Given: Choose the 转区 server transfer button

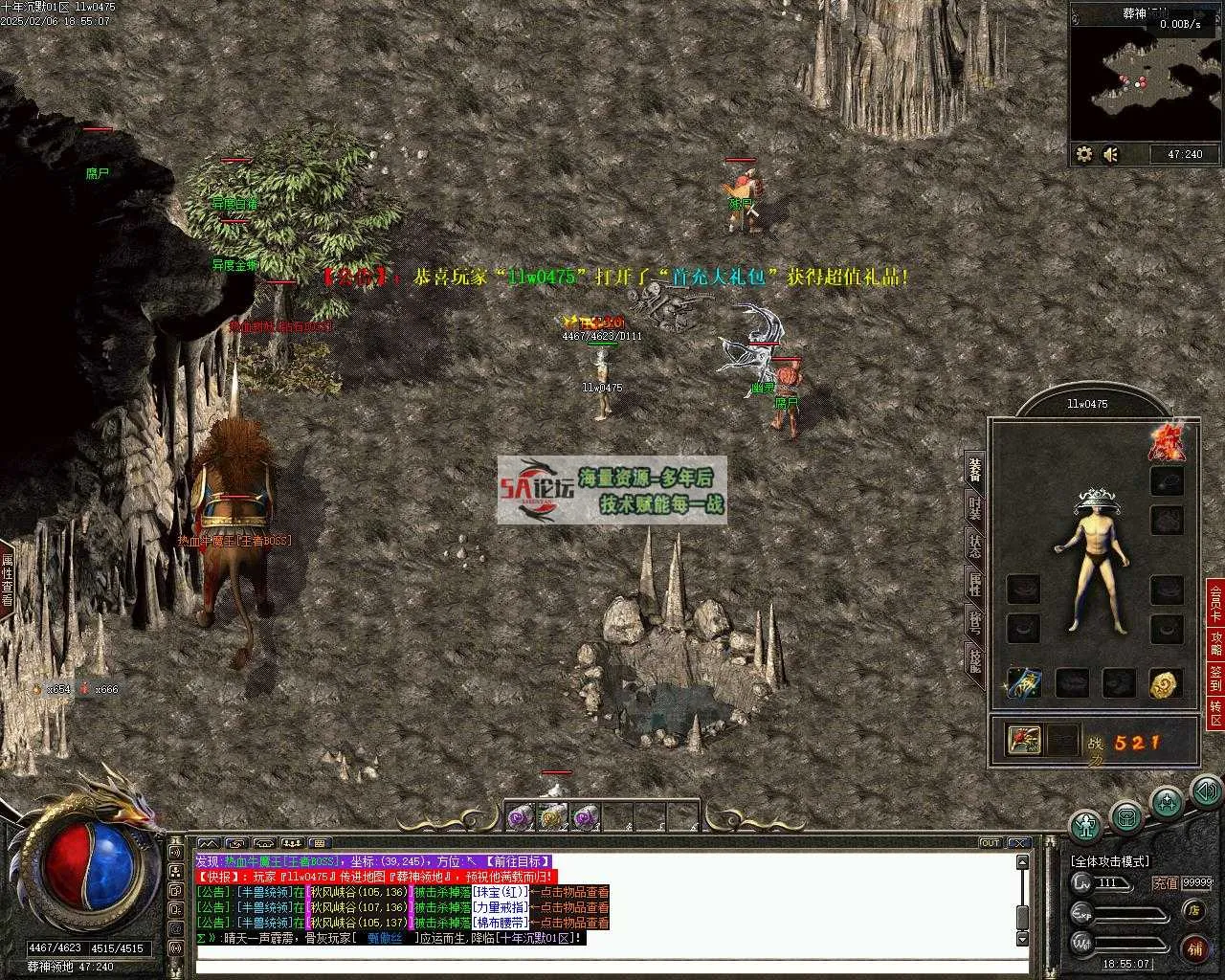Looking at the screenshot, I should coord(1215,713).
